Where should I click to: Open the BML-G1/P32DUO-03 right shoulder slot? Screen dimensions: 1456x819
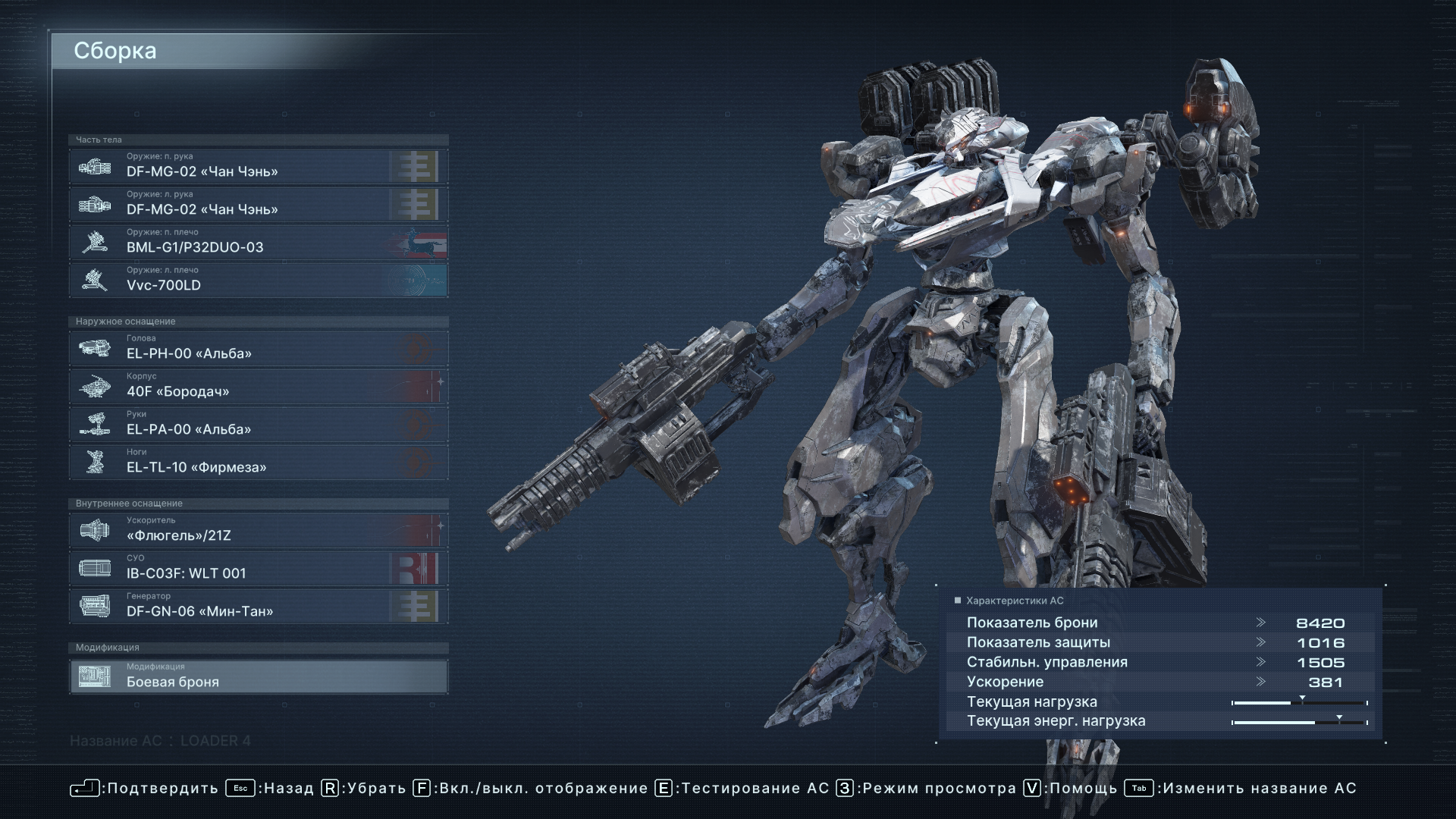click(258, 242)
